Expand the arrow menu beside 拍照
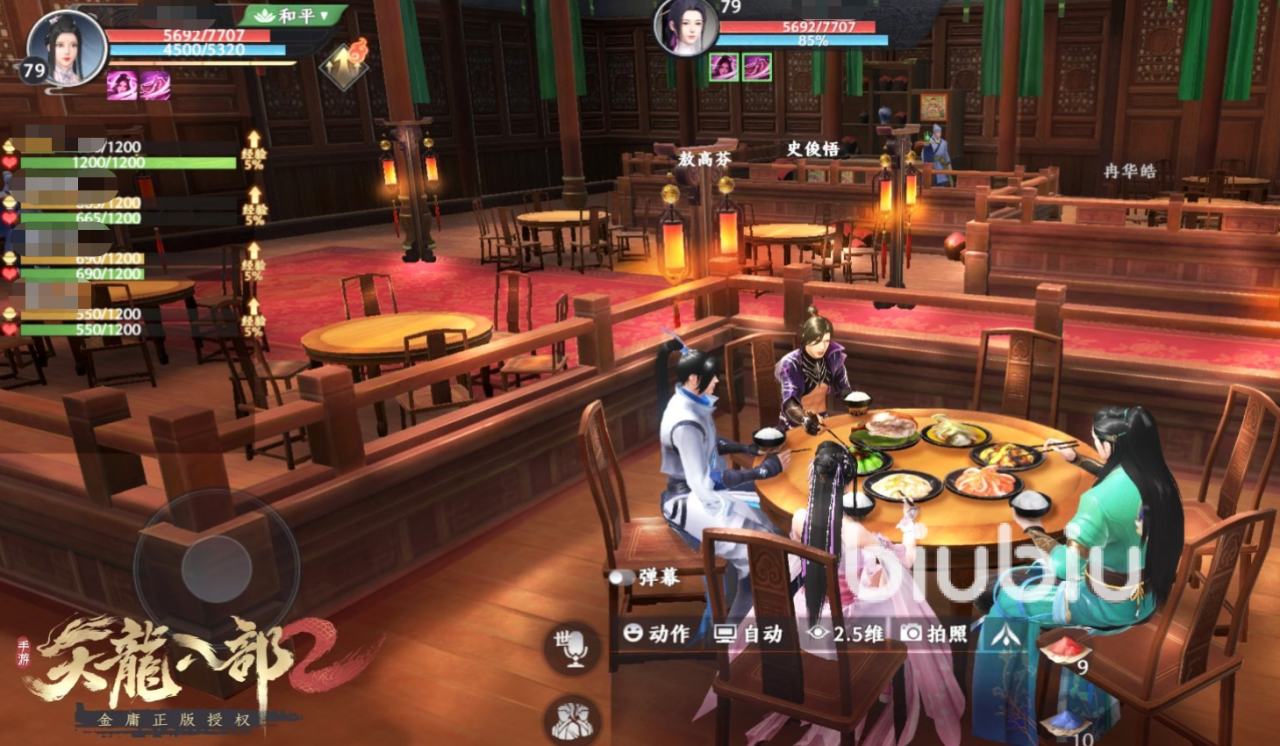The image size is (1280, 746). pos(1006,633)
